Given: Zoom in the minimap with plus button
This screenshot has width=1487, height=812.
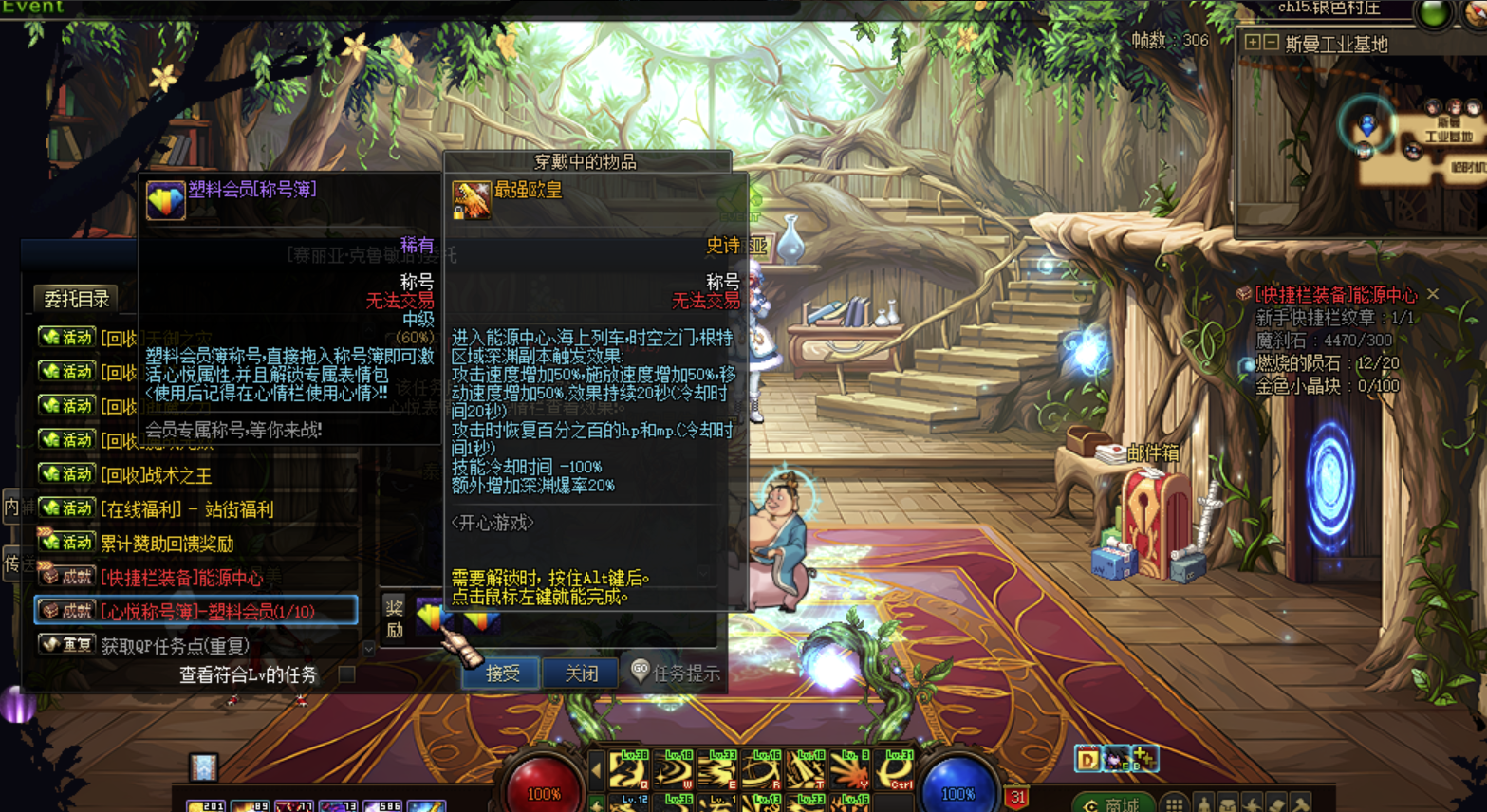Looking at the screenshot, I should click(x=1253, y=43).
